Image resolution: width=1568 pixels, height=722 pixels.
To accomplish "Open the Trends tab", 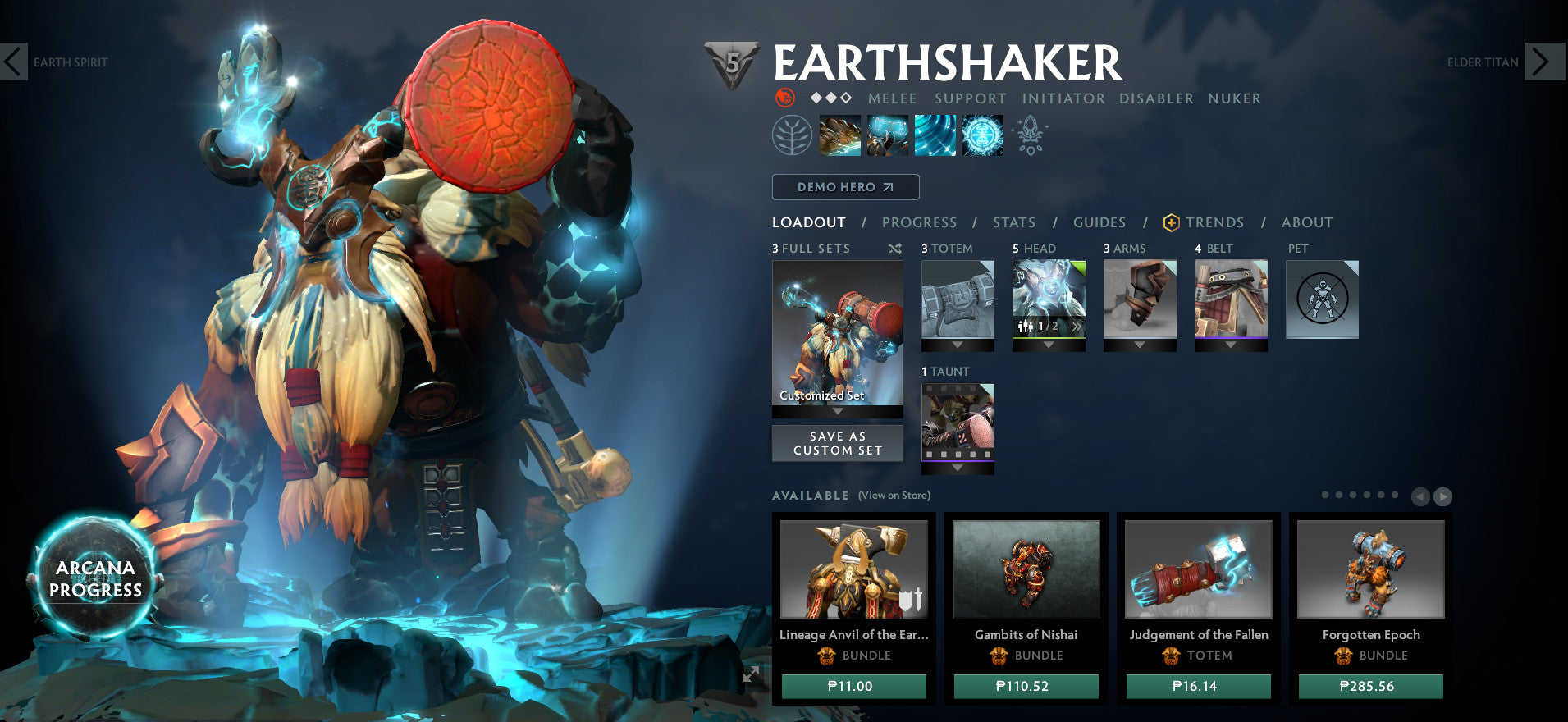I will [1213, 222].
